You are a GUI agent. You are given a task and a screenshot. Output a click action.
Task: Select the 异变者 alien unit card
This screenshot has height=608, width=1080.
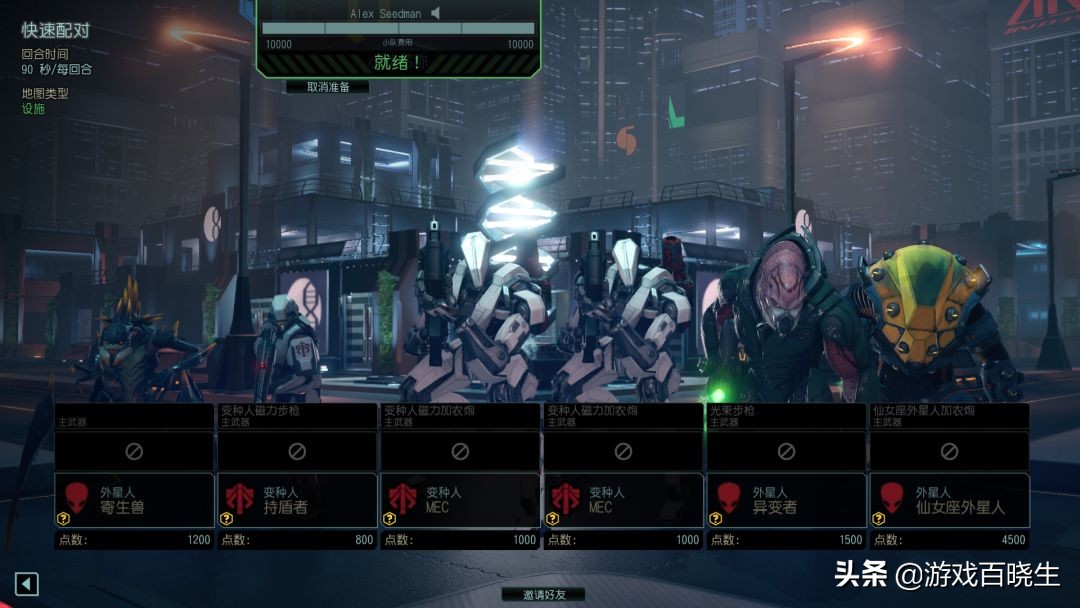tap(786, 499)
